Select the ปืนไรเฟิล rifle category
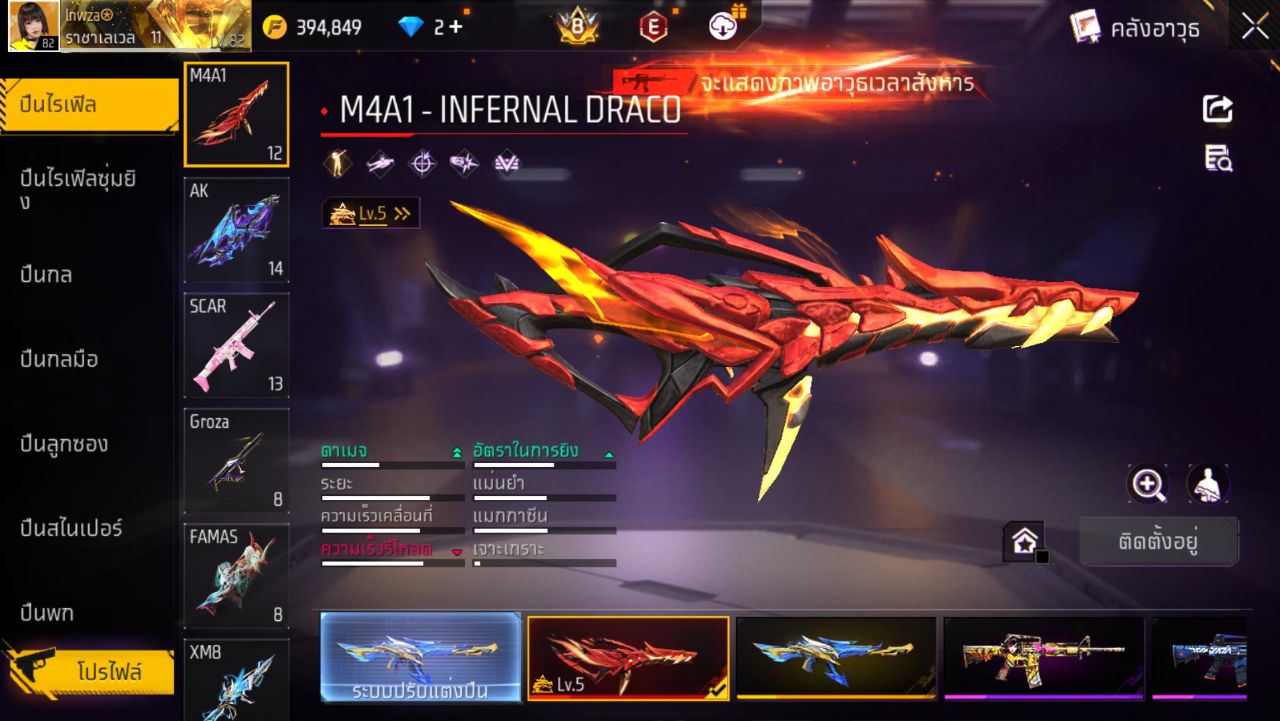This screenshot has width=1280, height=721. 88,105
